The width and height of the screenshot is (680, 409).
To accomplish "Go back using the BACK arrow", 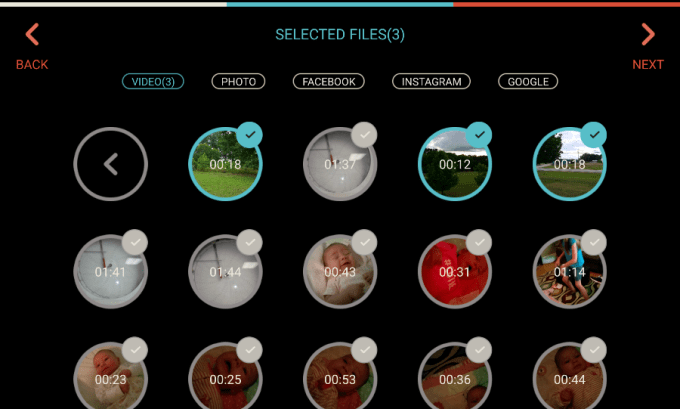I will [x=32, y=47].
